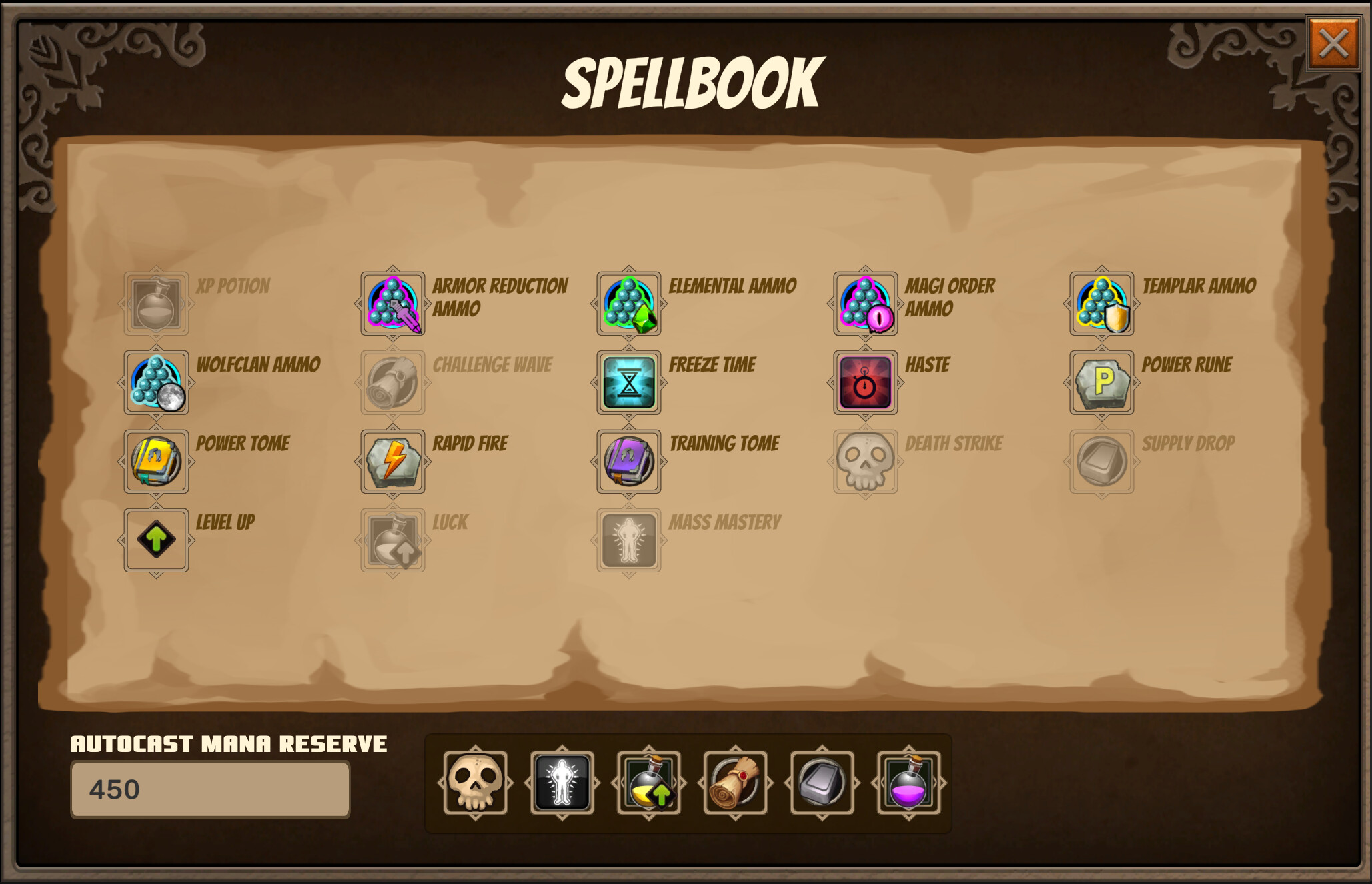Select the Templar Ammo spell

1101,304
